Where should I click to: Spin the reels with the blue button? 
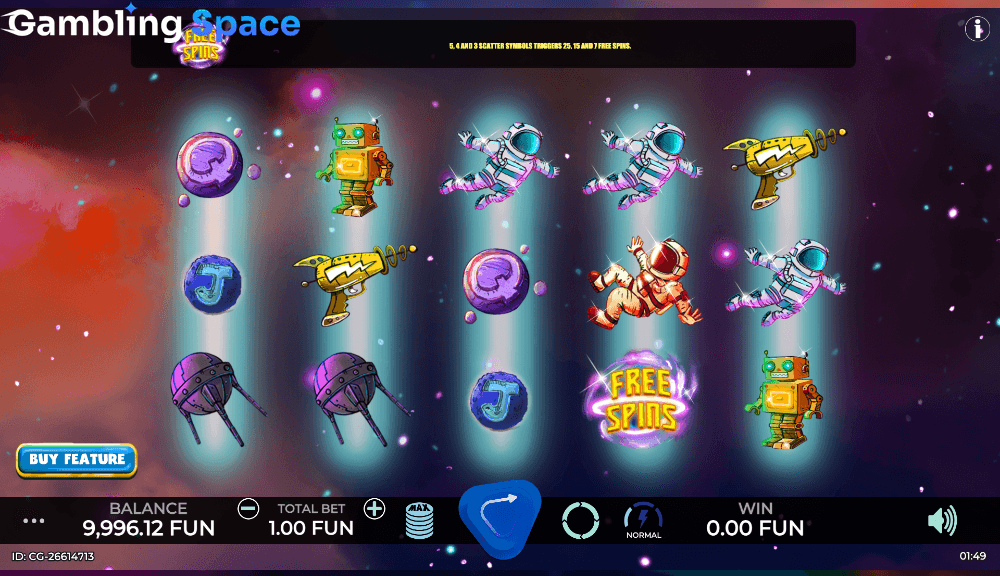[499, 518]
